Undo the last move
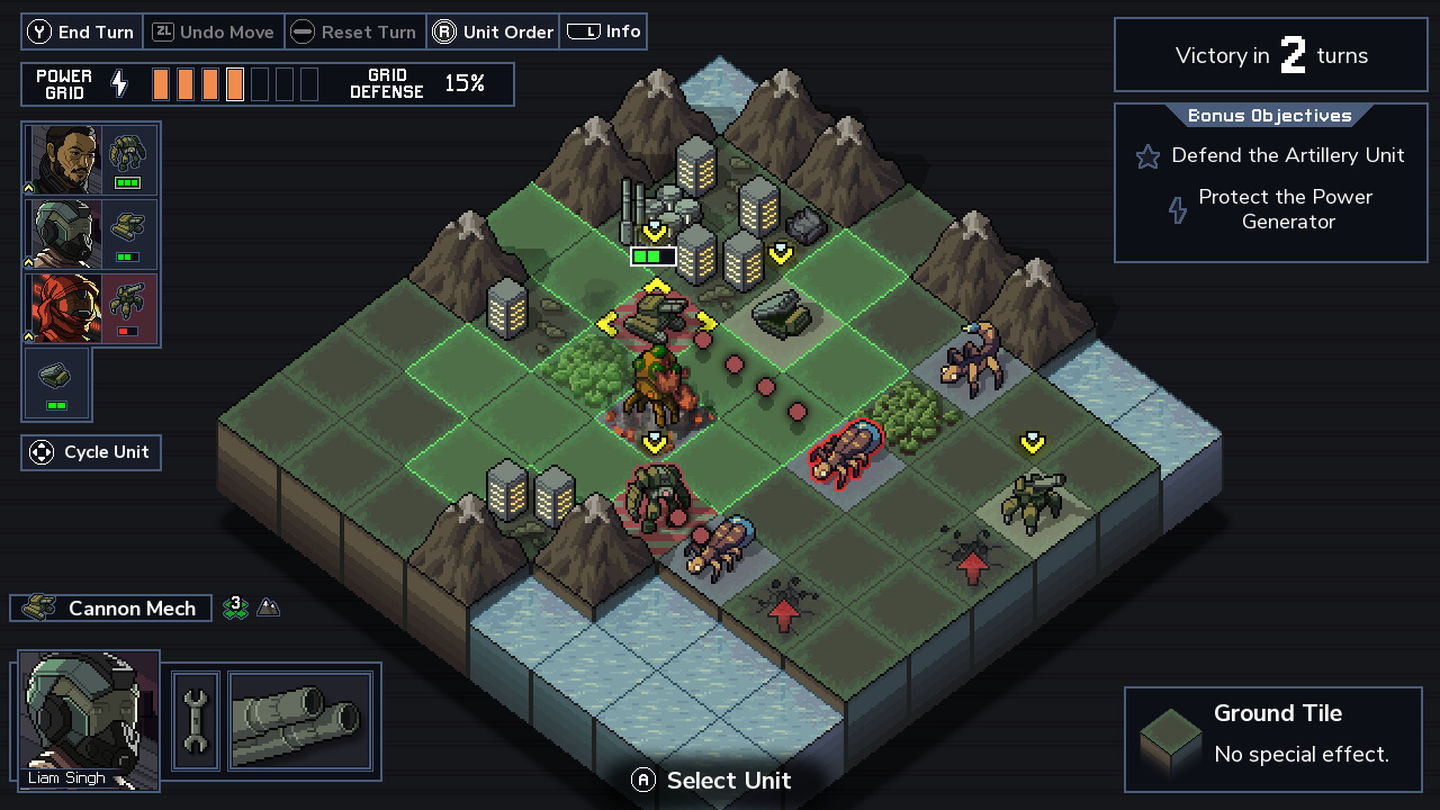1440x810 pixels. (214, 32)
